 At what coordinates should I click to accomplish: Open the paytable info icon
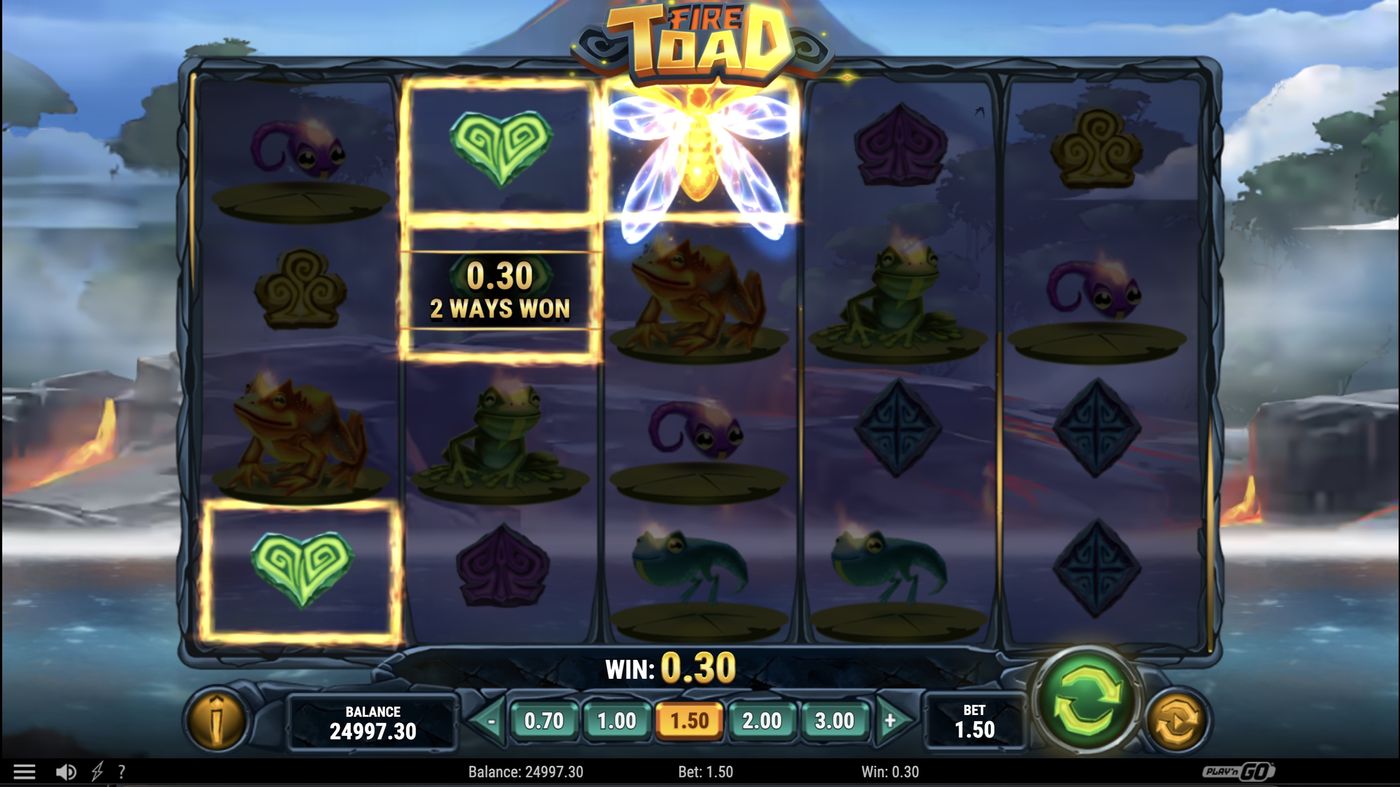pos(218,721)
